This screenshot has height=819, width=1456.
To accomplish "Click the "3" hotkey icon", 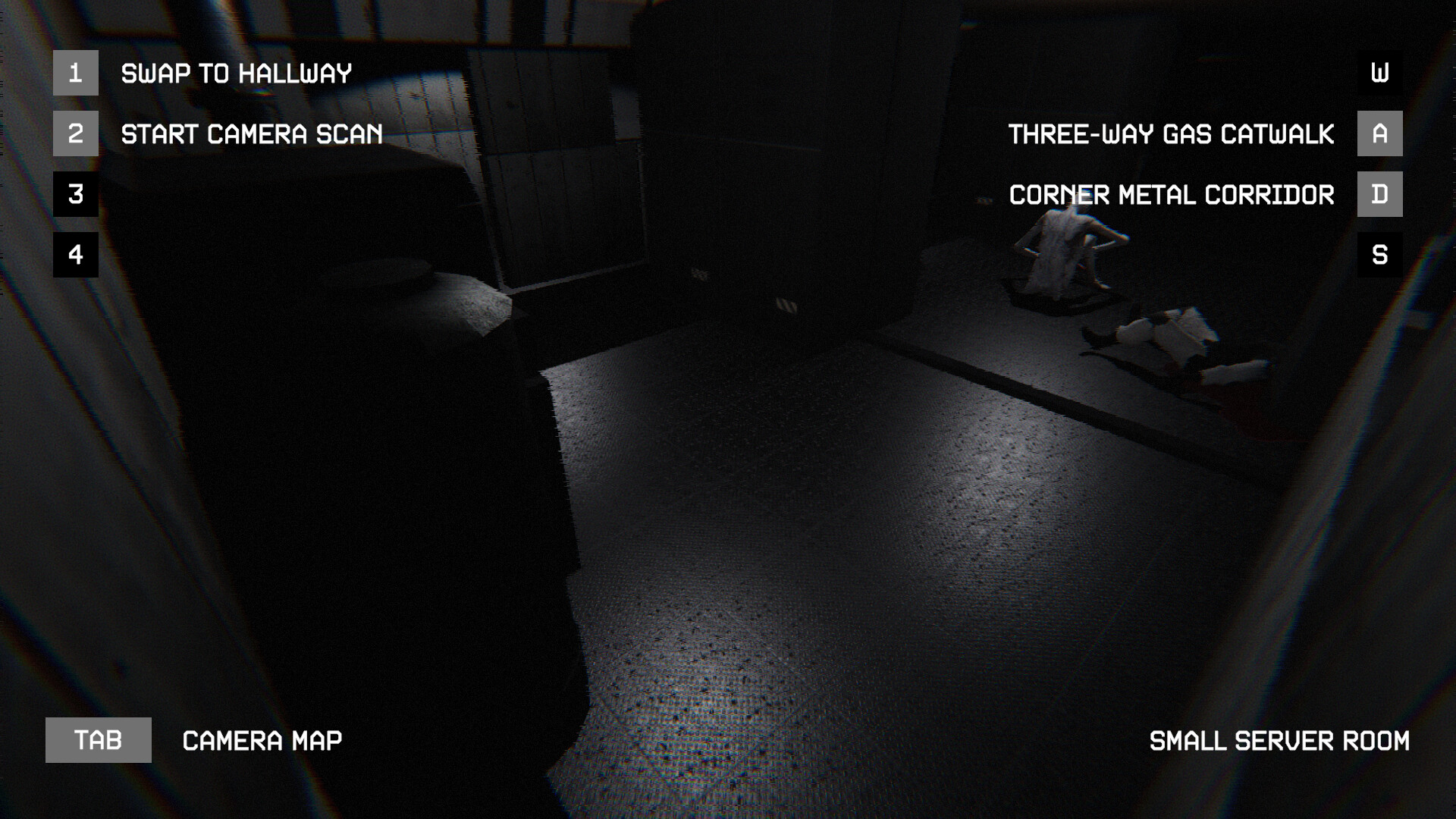I will pos(75,194).
